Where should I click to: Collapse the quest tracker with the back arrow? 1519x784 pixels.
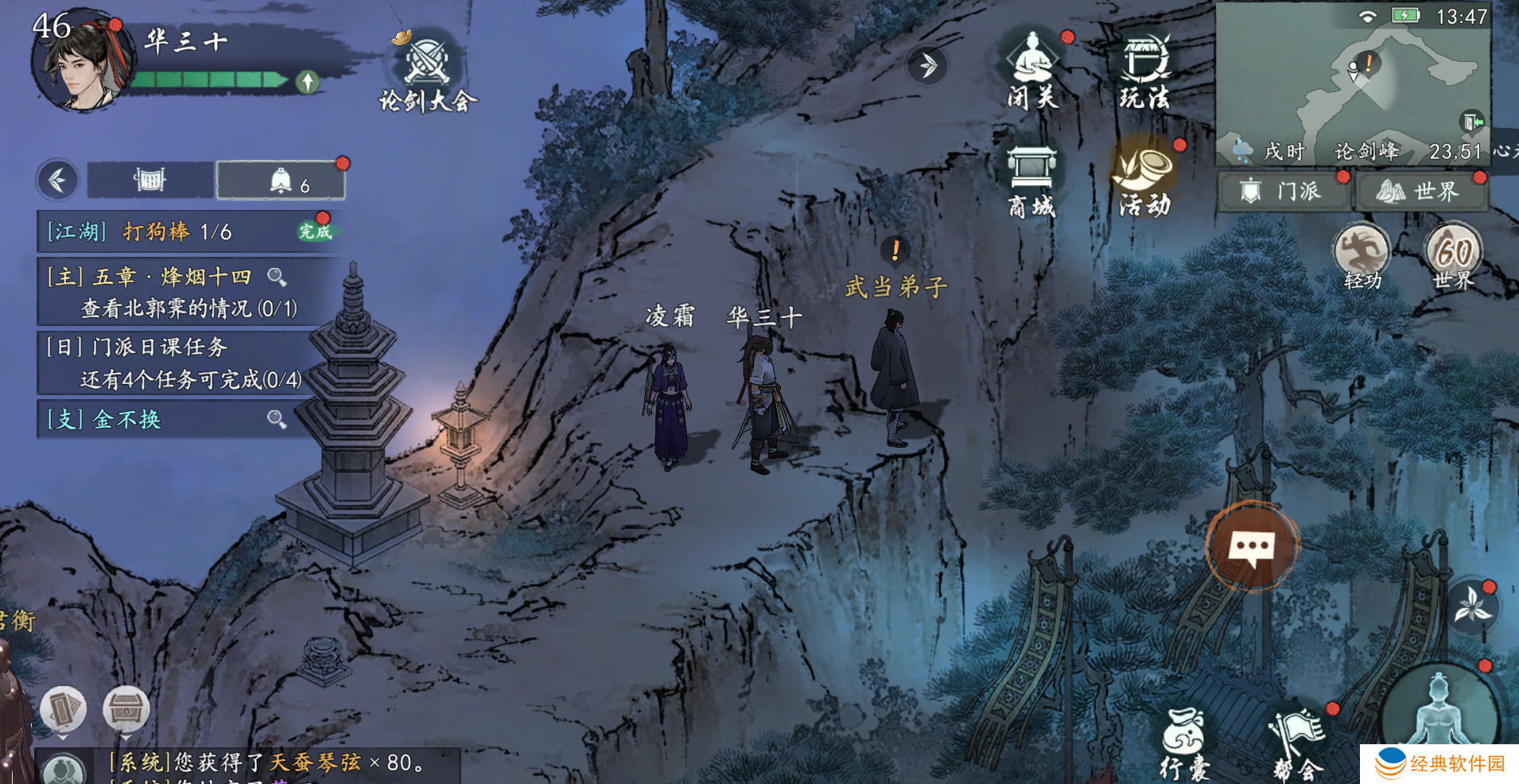(x=57, y=180)
